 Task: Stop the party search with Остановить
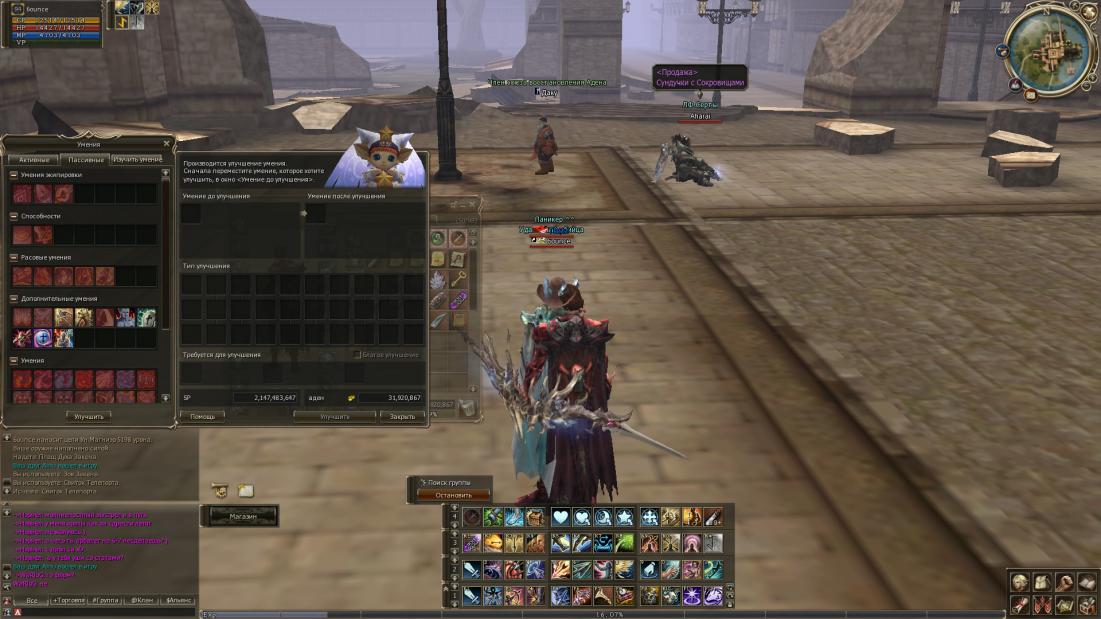(x=454, y=495)
